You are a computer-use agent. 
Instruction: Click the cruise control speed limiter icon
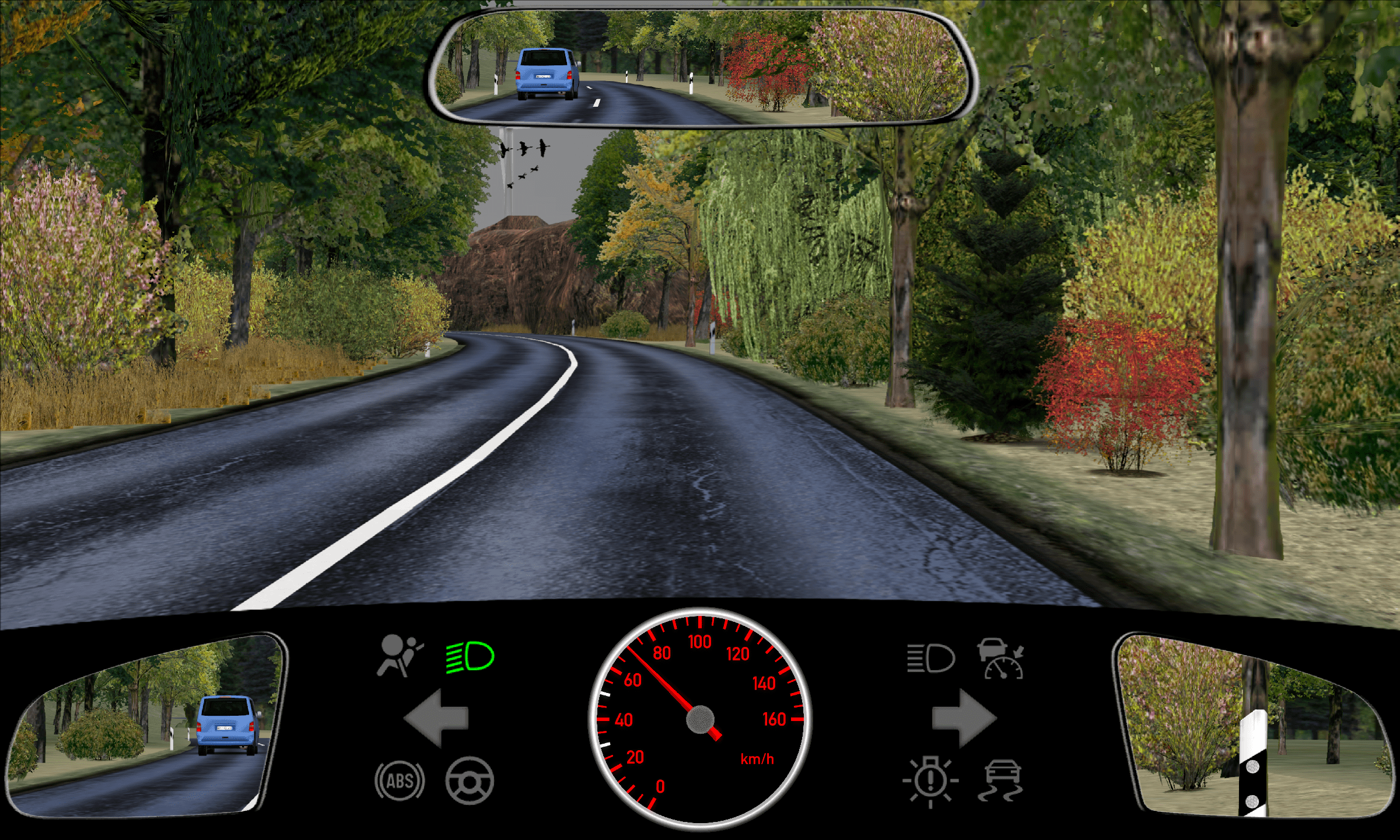1001,659
